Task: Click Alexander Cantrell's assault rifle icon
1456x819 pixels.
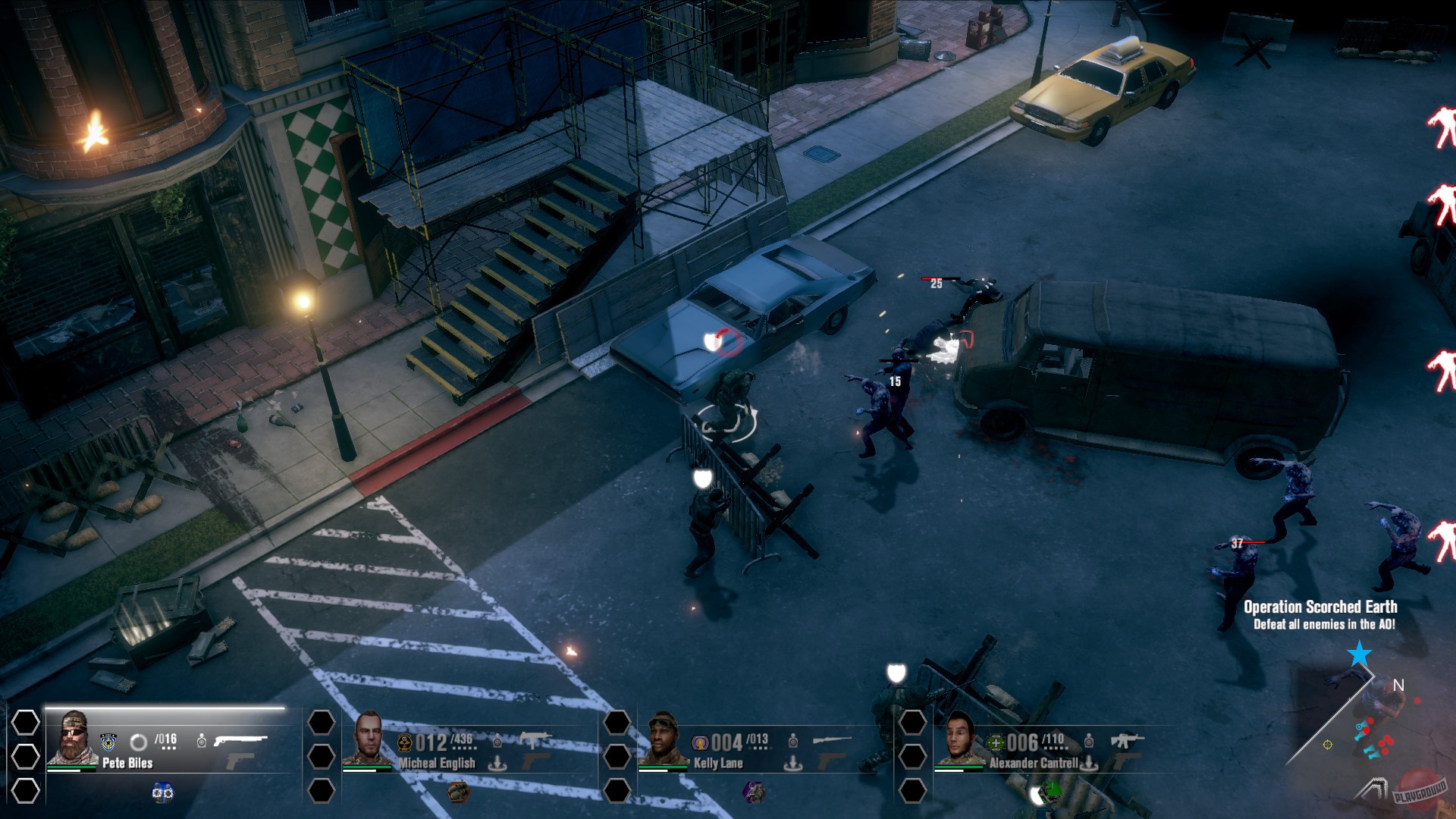Action: [x=1125, y=739]
